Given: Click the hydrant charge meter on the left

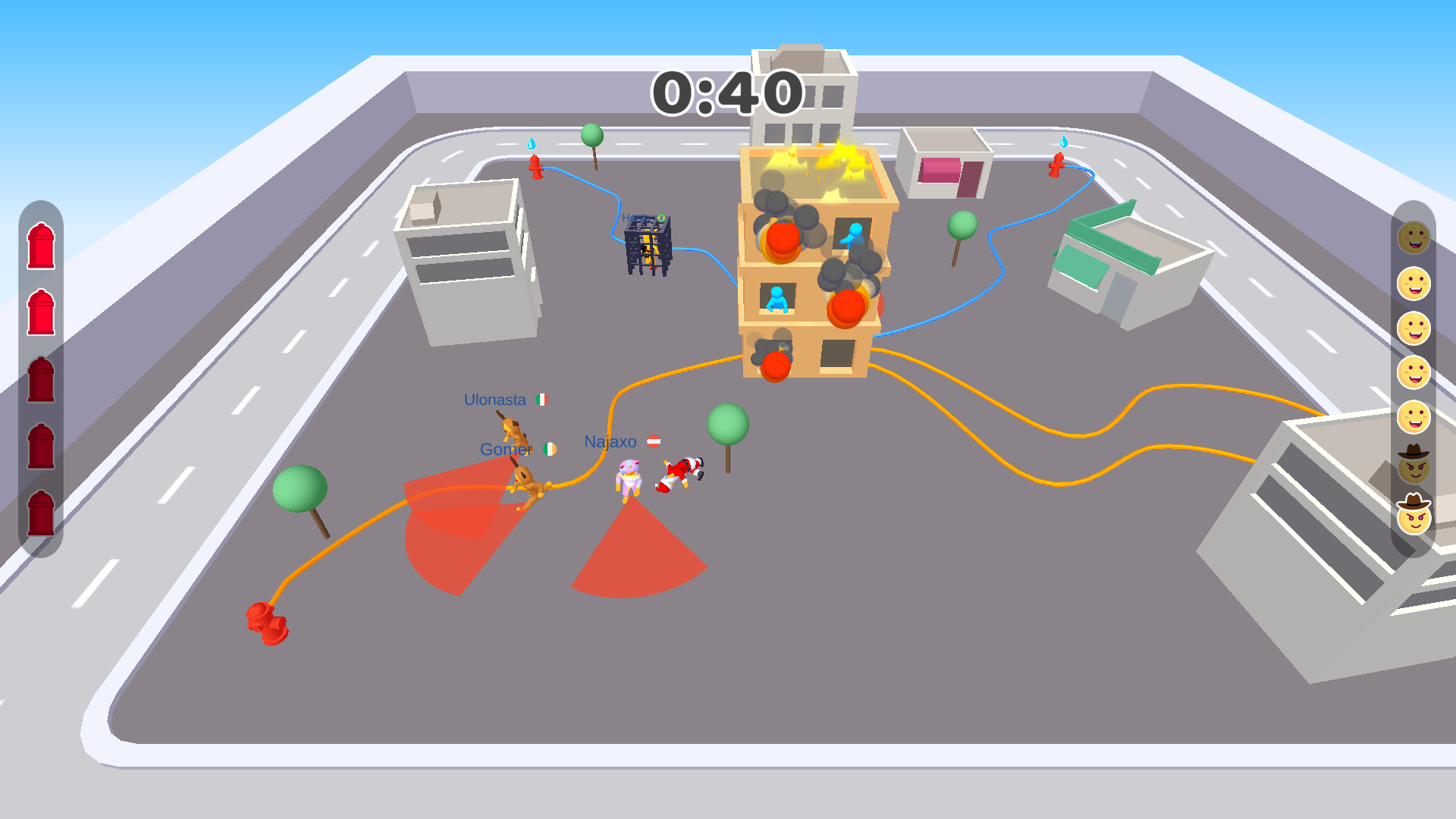Looking at the screenshot, I should [41, 372].
